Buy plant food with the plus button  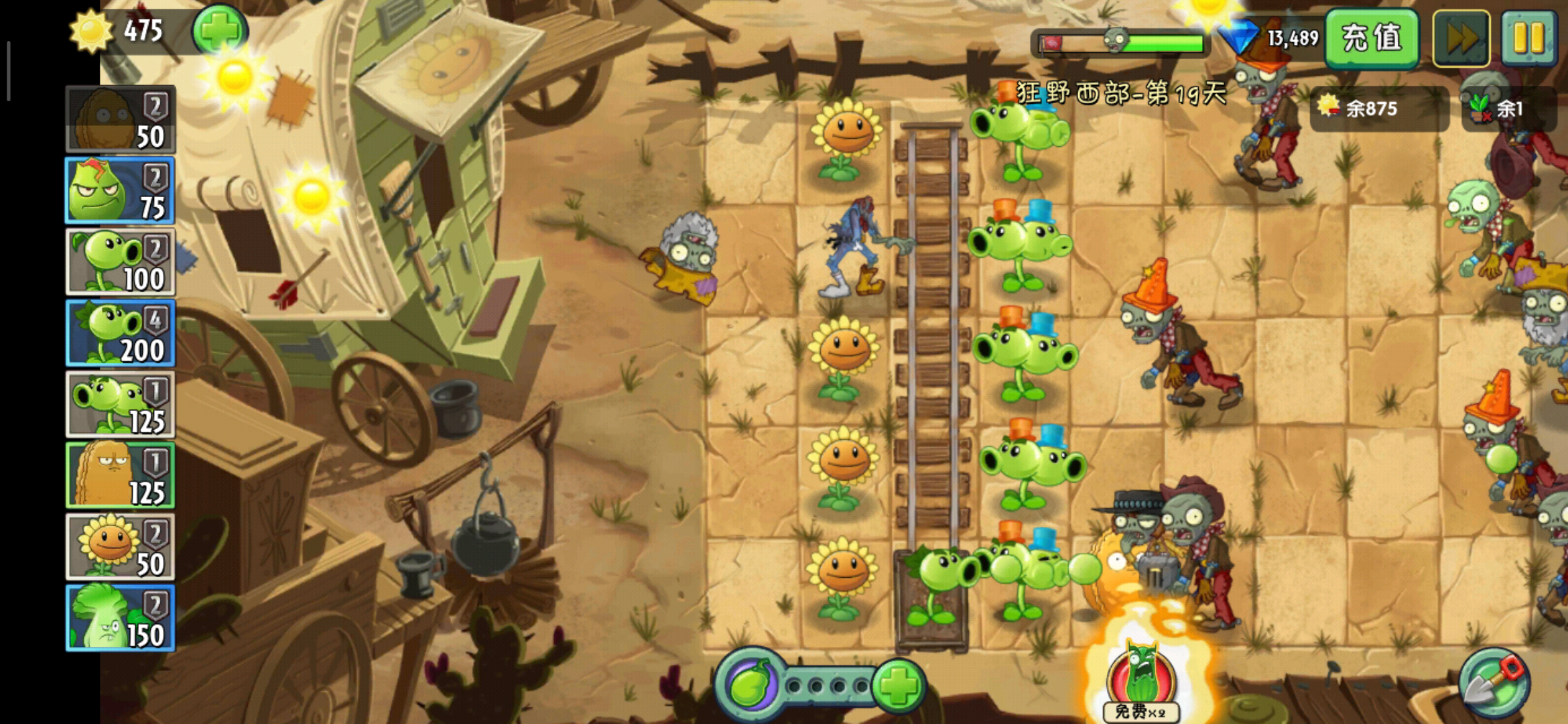click(899, 685)
